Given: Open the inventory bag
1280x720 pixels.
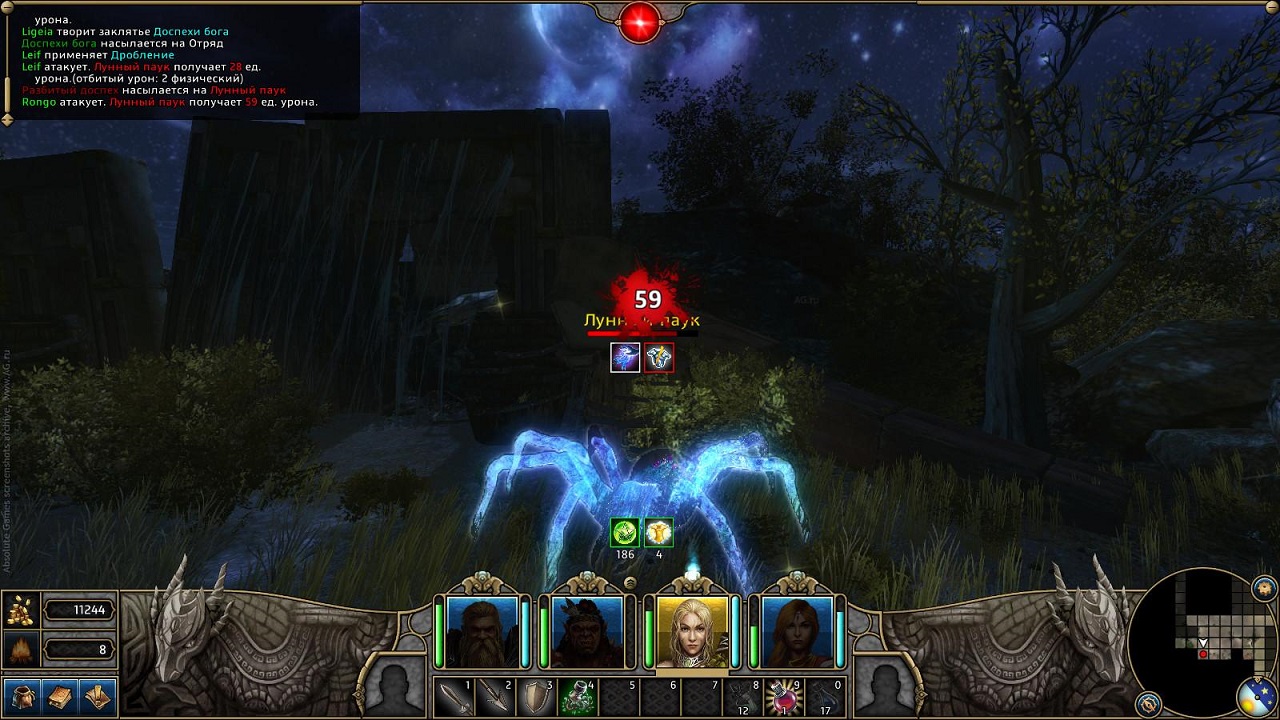Looking at the screenshot, I should point(22,695).
